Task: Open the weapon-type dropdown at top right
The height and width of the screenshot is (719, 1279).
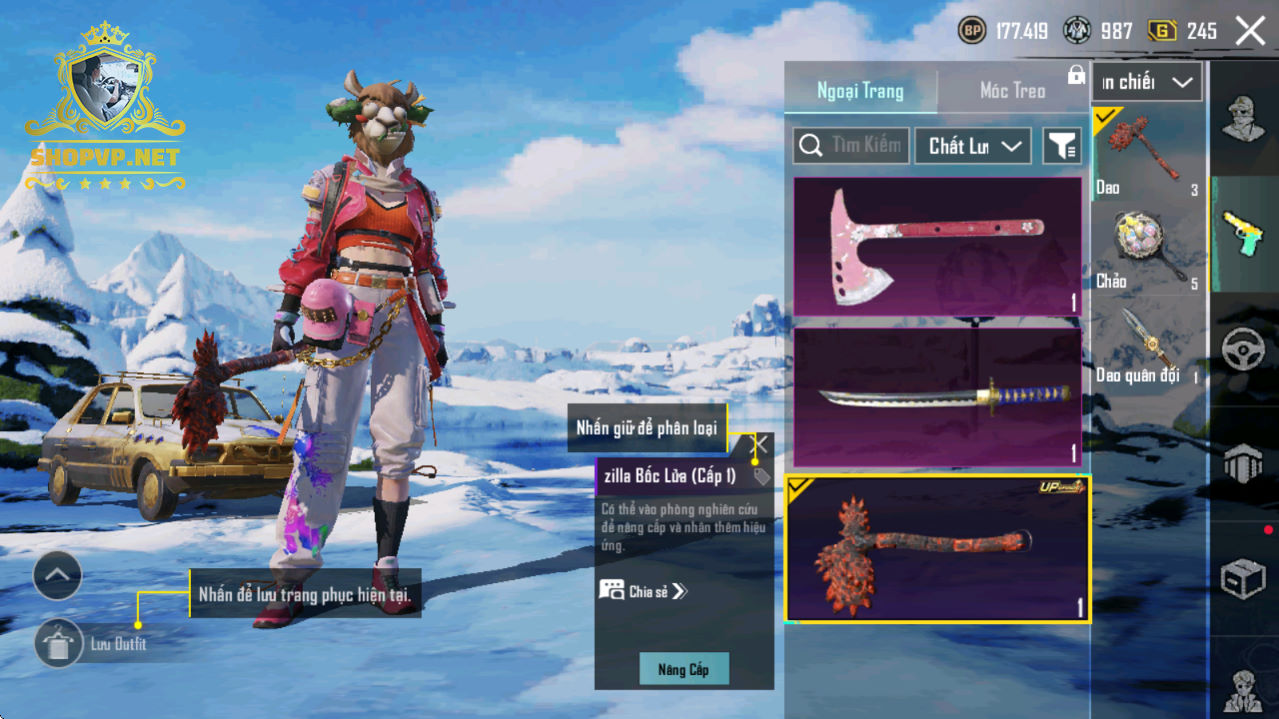Action: tap(1147, 82)
